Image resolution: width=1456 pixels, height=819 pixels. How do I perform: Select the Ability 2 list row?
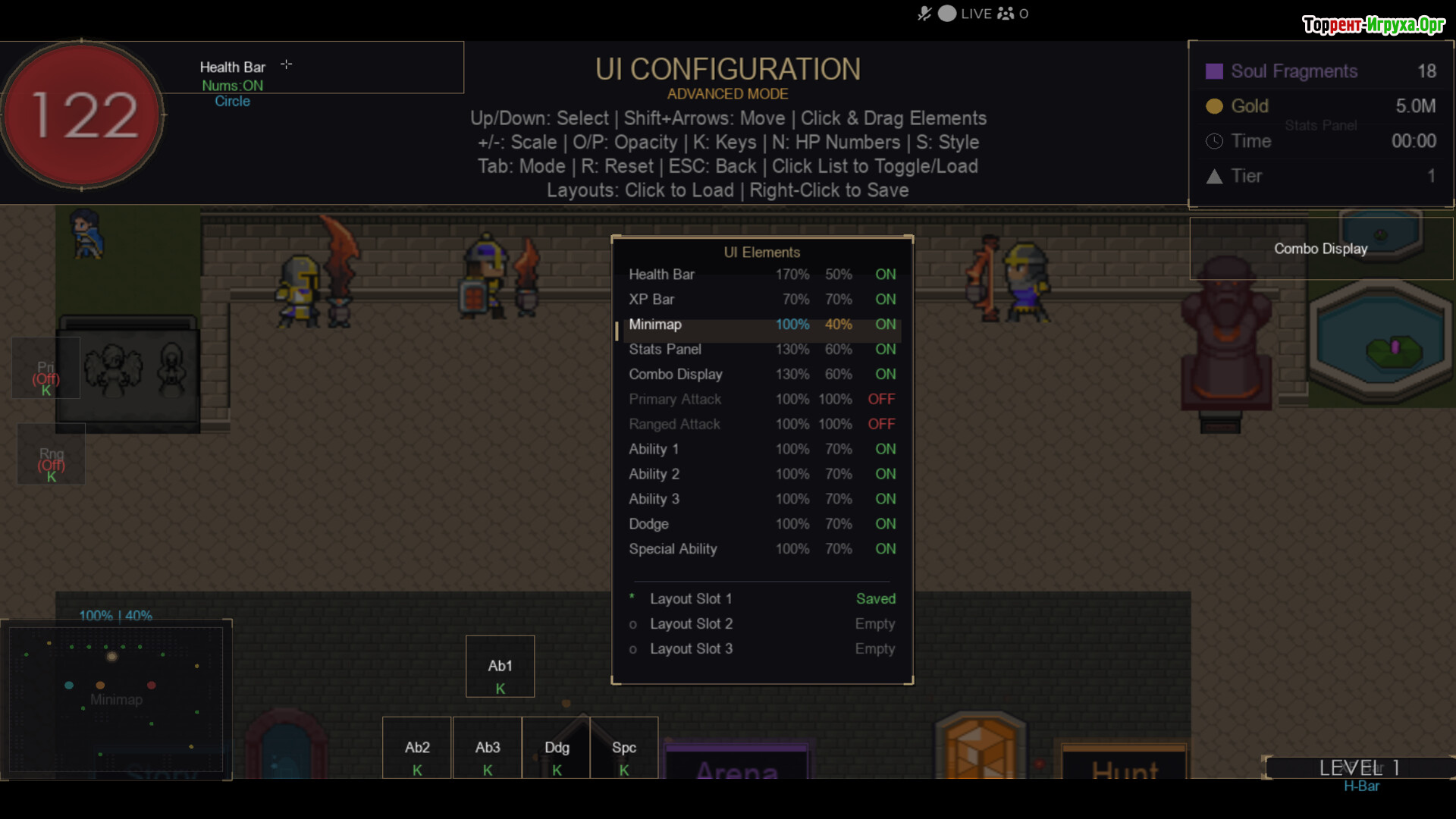tap(761, 475)
